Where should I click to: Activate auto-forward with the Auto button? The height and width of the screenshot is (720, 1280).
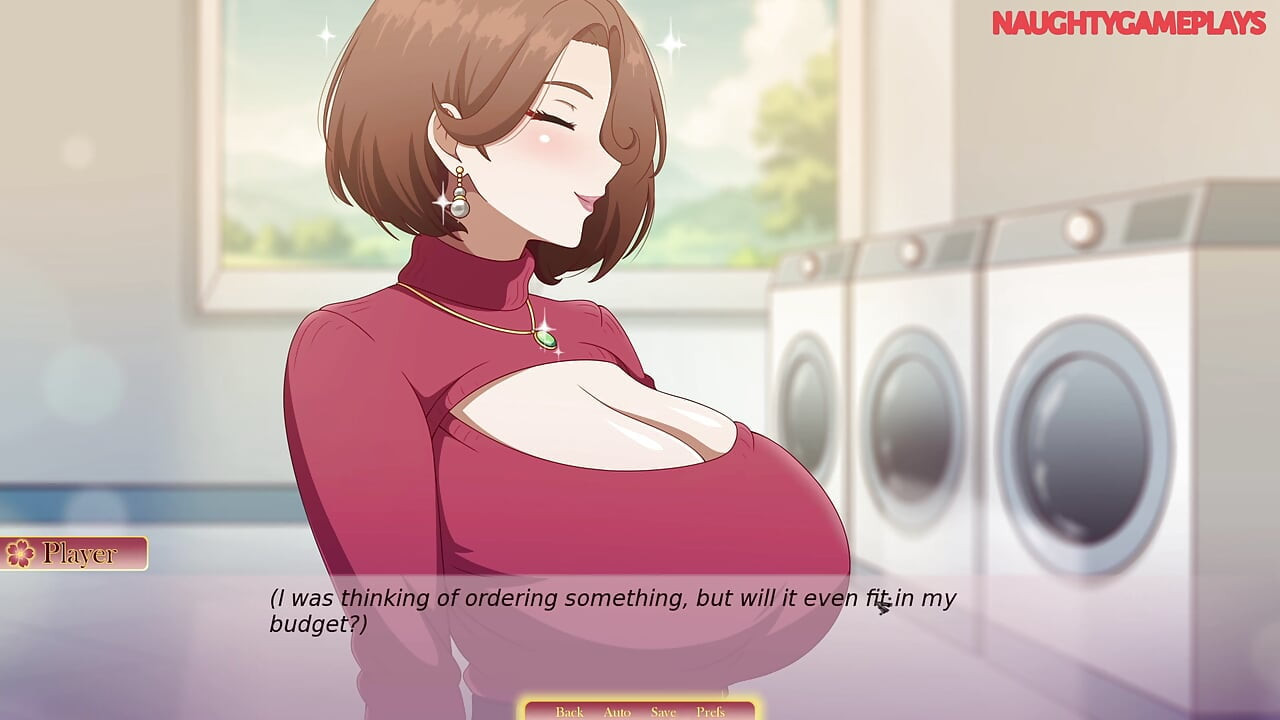pos(616,711)
